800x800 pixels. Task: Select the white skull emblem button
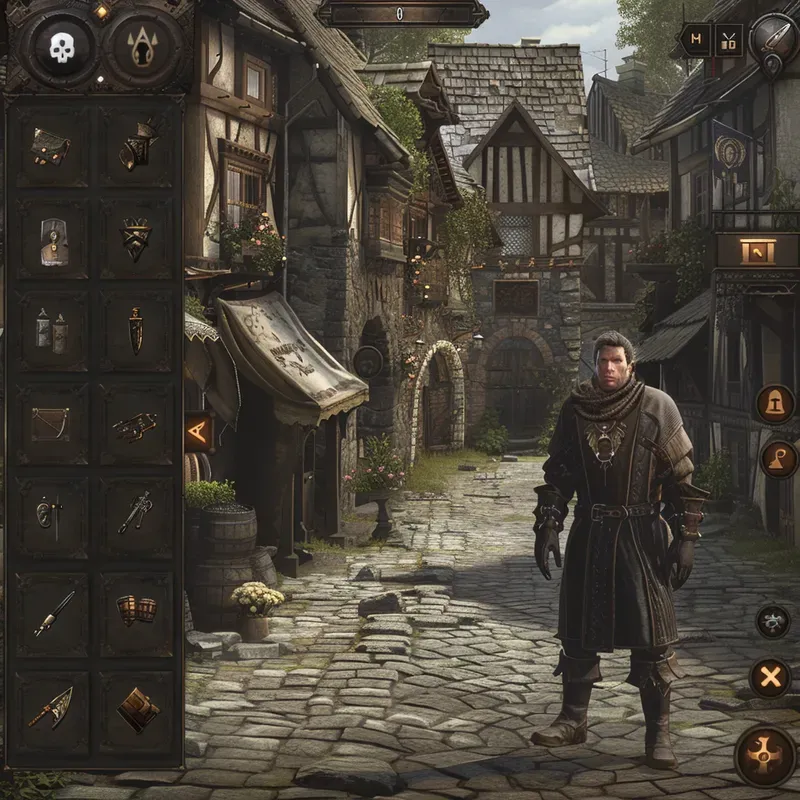62,47
